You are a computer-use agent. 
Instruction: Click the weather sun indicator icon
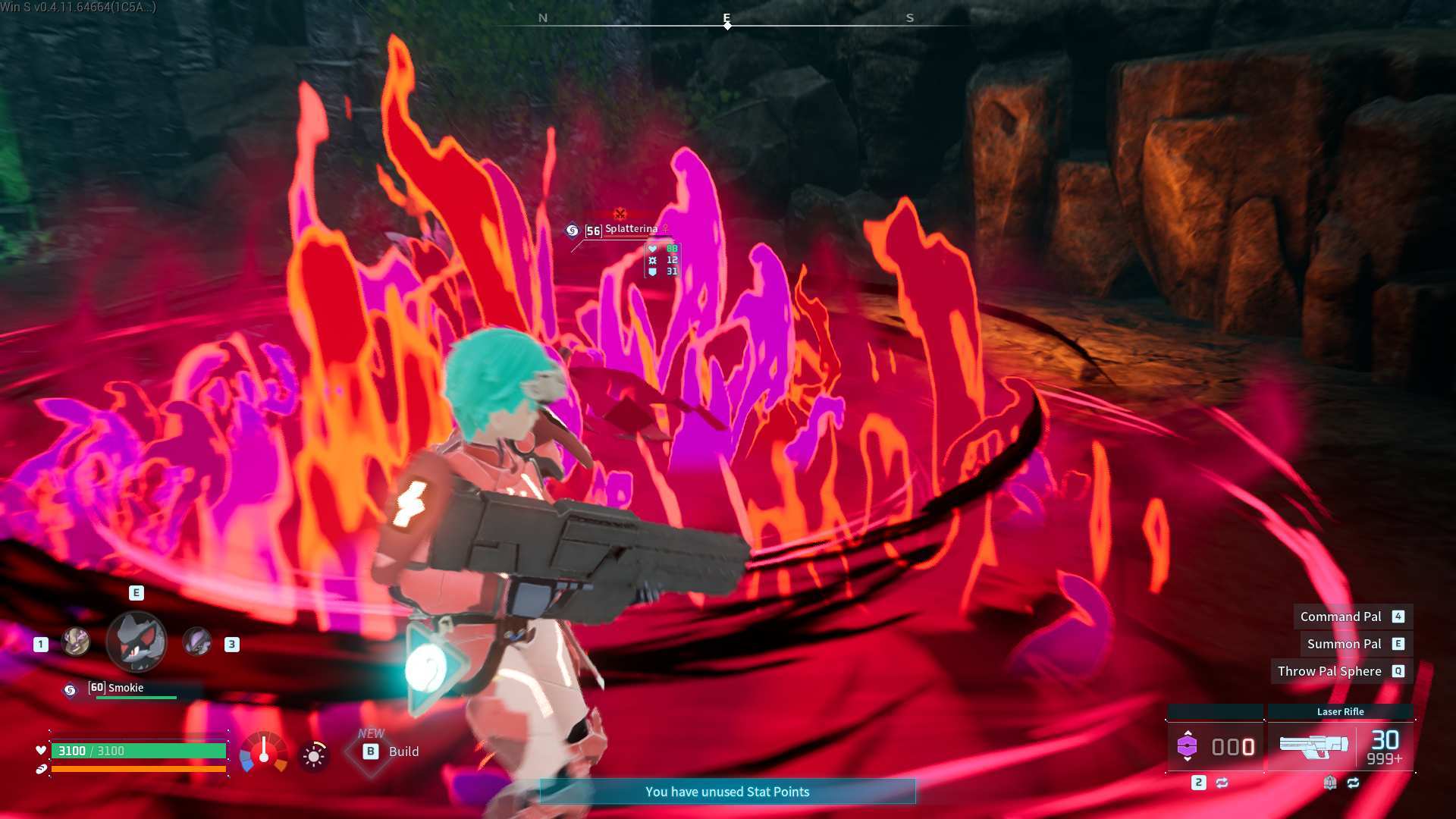(x=313, y=755)
